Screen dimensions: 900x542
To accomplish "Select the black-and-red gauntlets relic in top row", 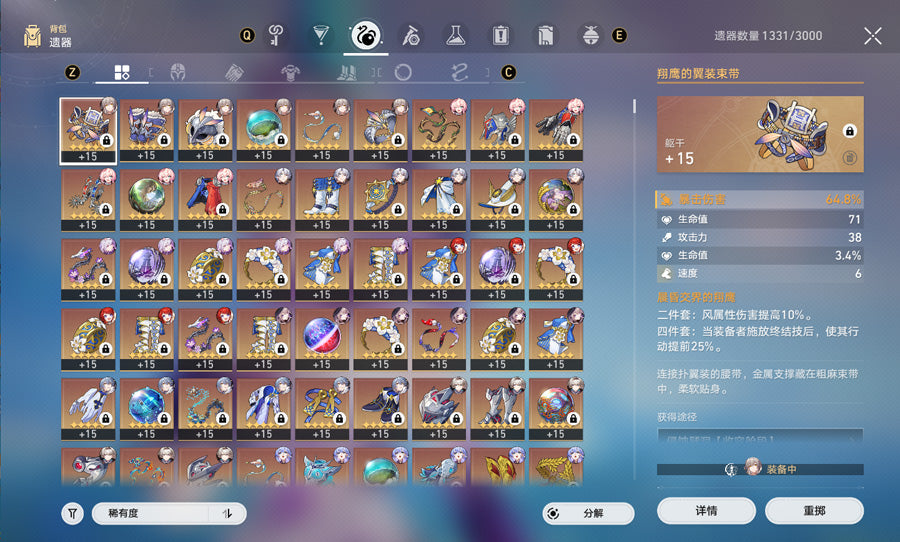I will [556, 128].
